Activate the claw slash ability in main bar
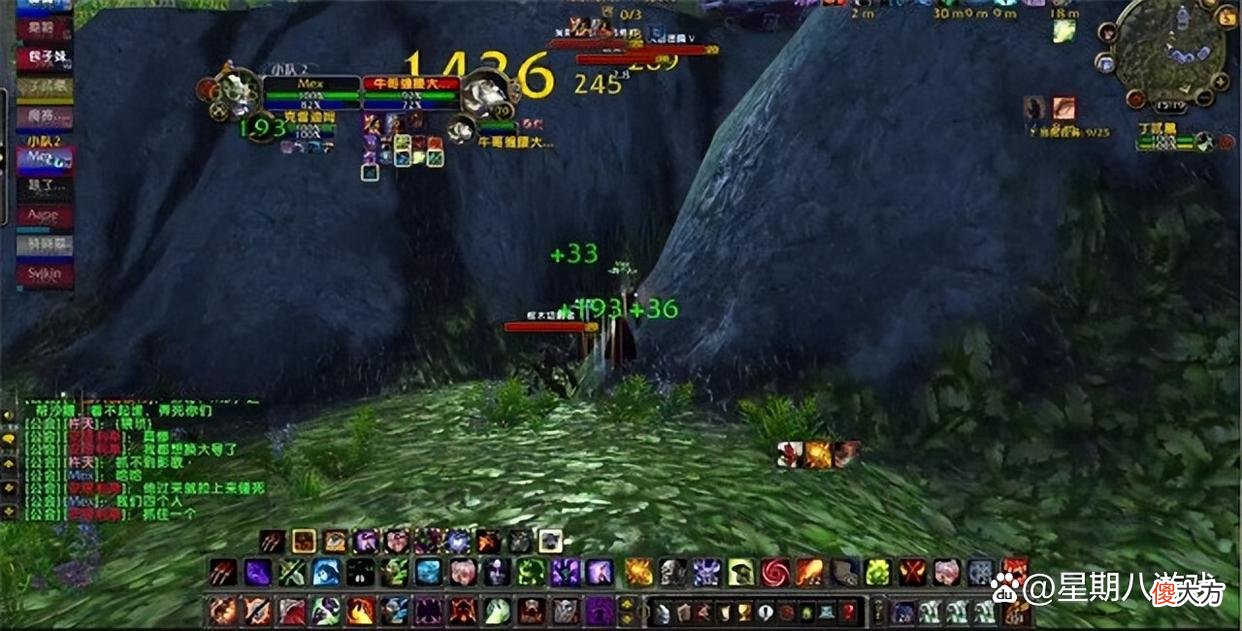 [223, 572]
